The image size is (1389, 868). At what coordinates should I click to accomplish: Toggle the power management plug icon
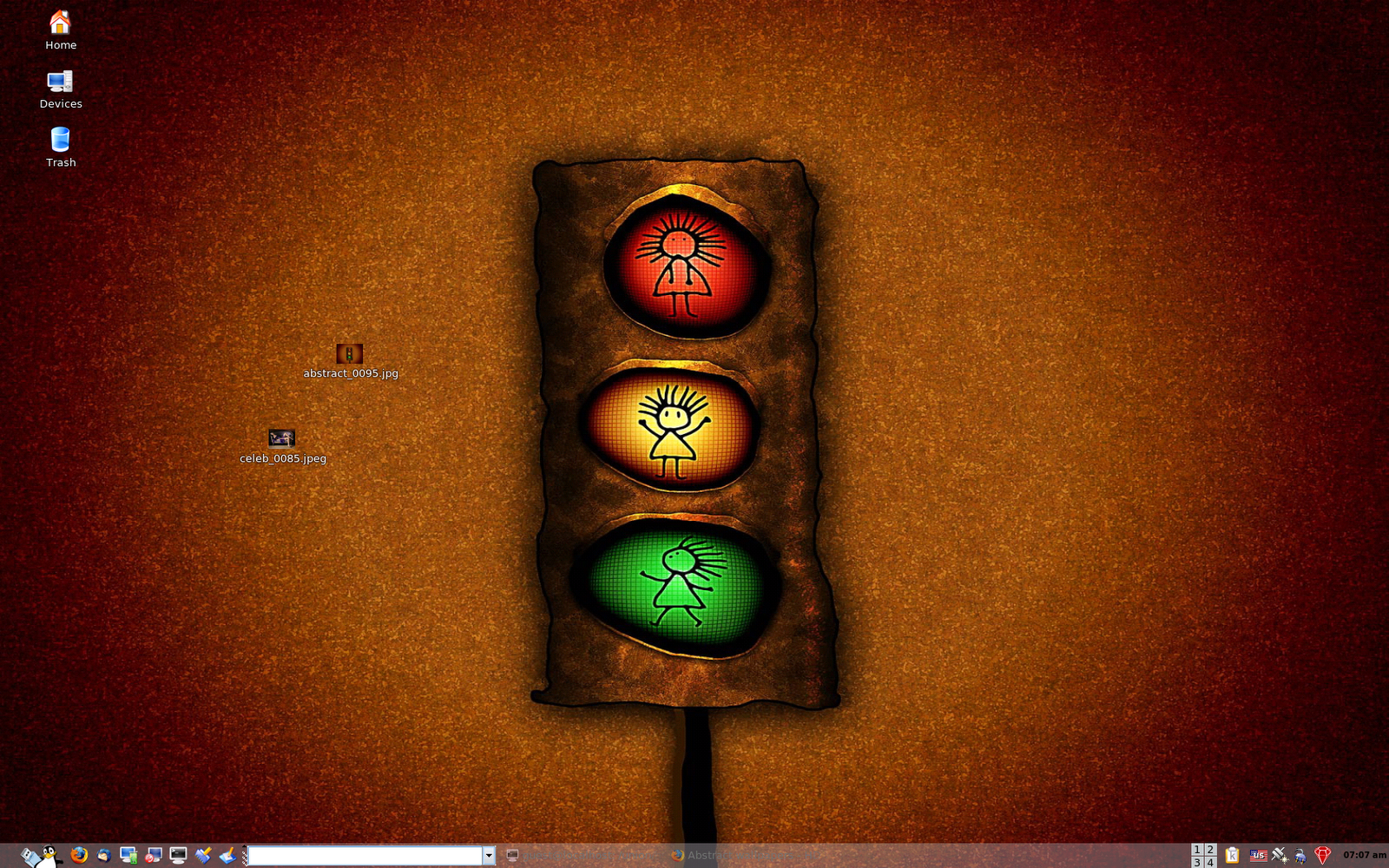1300,855
